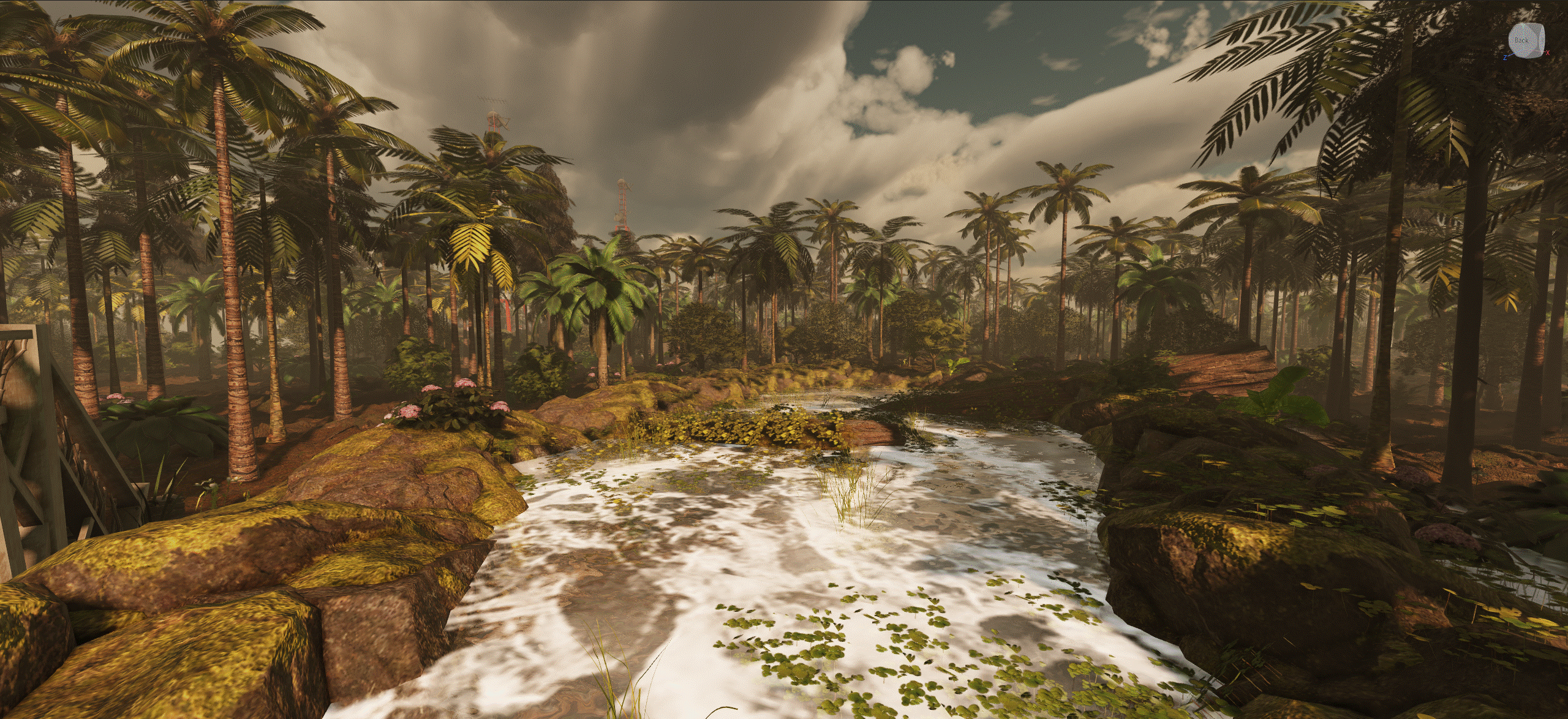This screenshot has height=719, width=1568.
Task: Select the second antenna mast near image center
Action: tap(622, 202)
